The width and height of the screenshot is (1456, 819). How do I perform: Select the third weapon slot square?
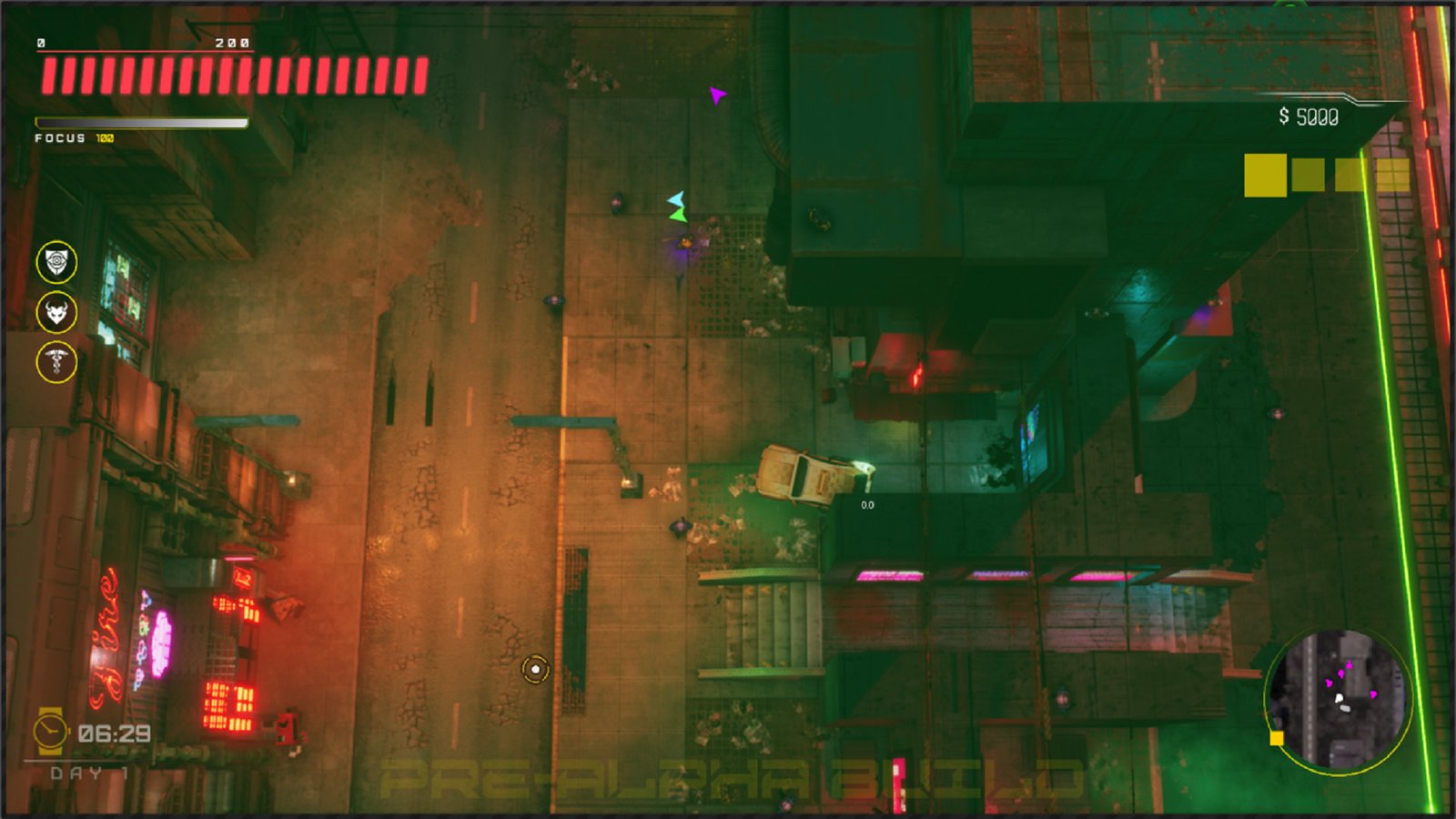(x=1349, y=173)
